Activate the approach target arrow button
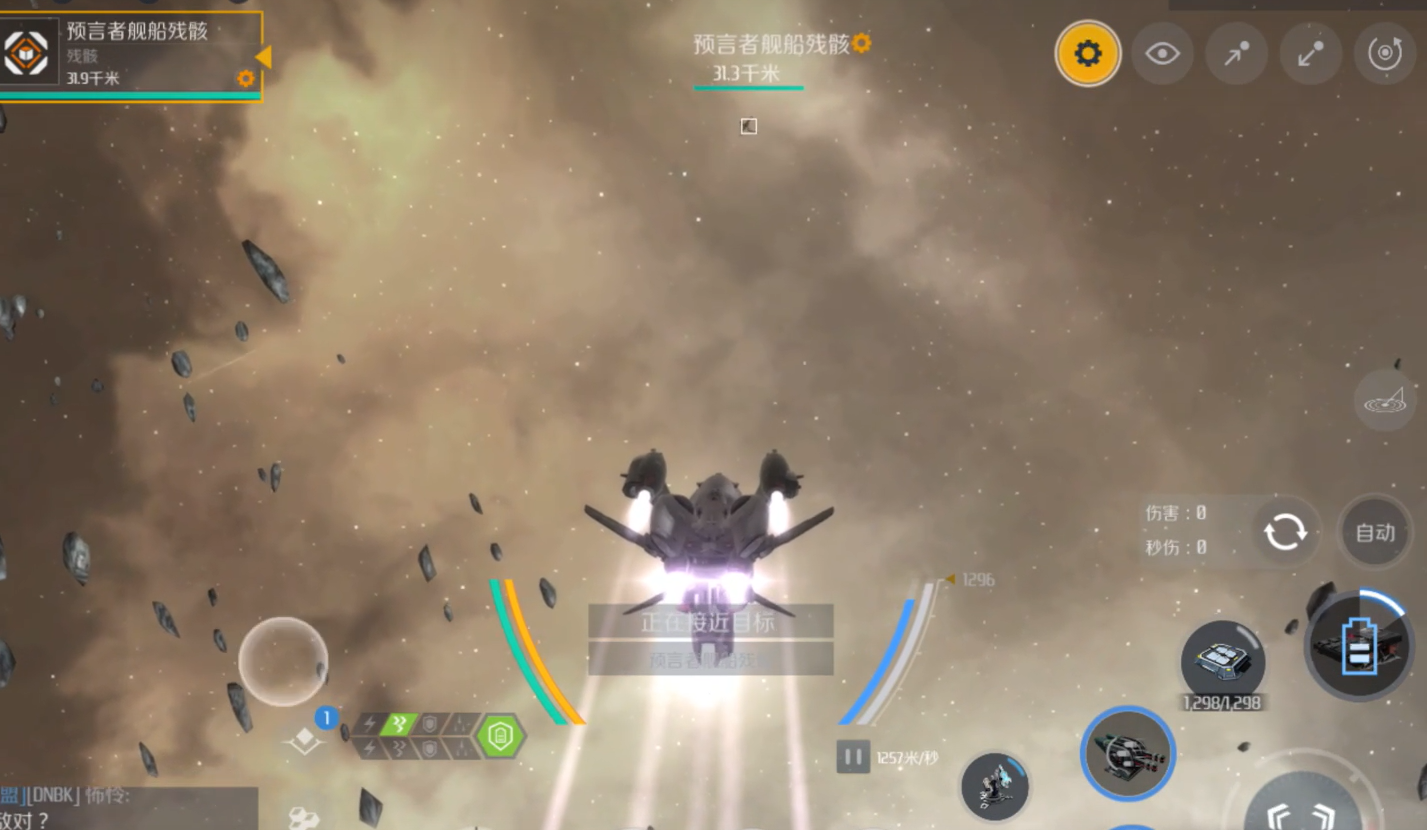 [1236, 53]
